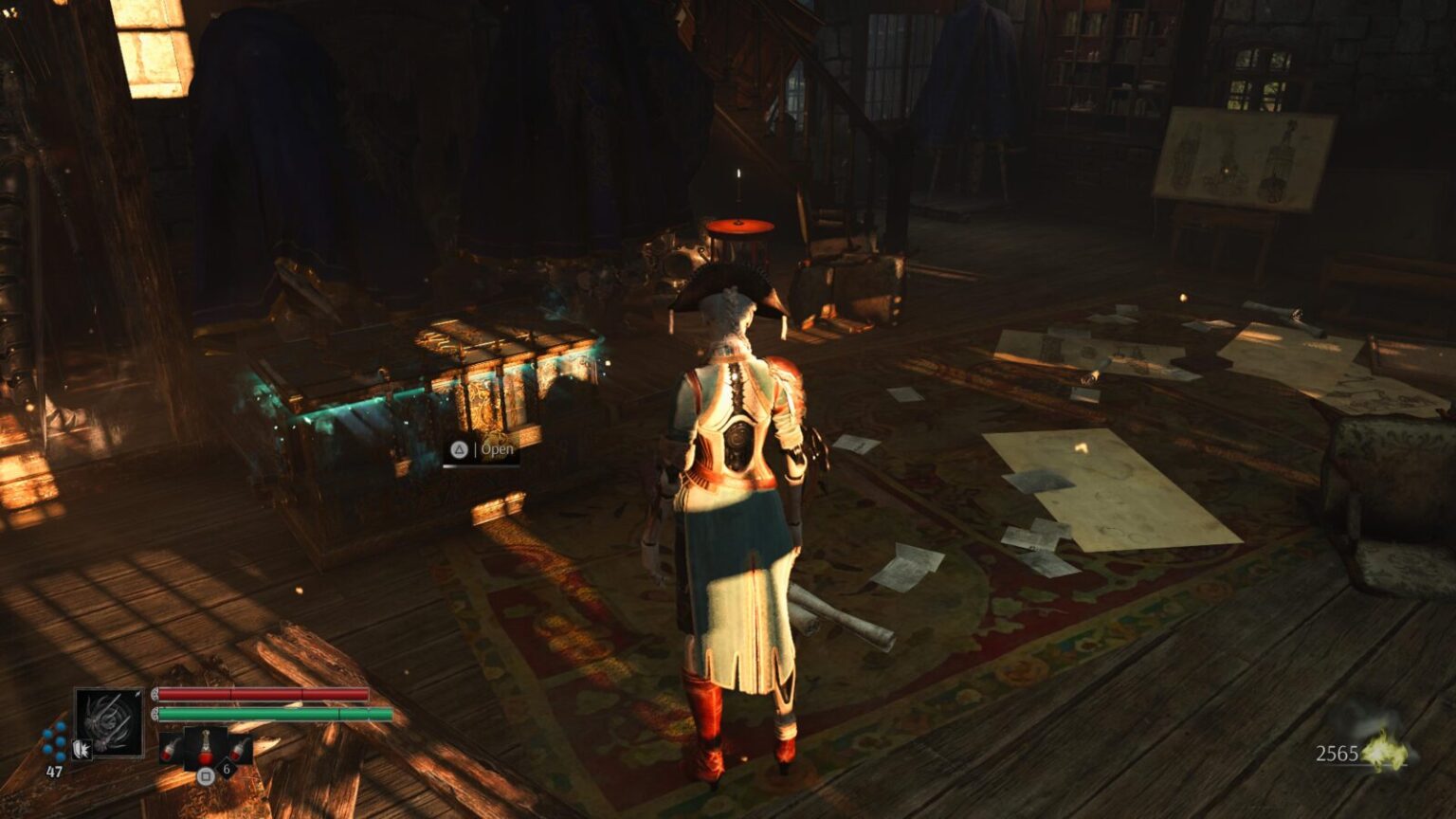Image resolution: width=1456 pixels, height=819 pixels.
Task: Select the left consumable icon beside the vial
Action: pyautogui.click(x=170, y=748)
